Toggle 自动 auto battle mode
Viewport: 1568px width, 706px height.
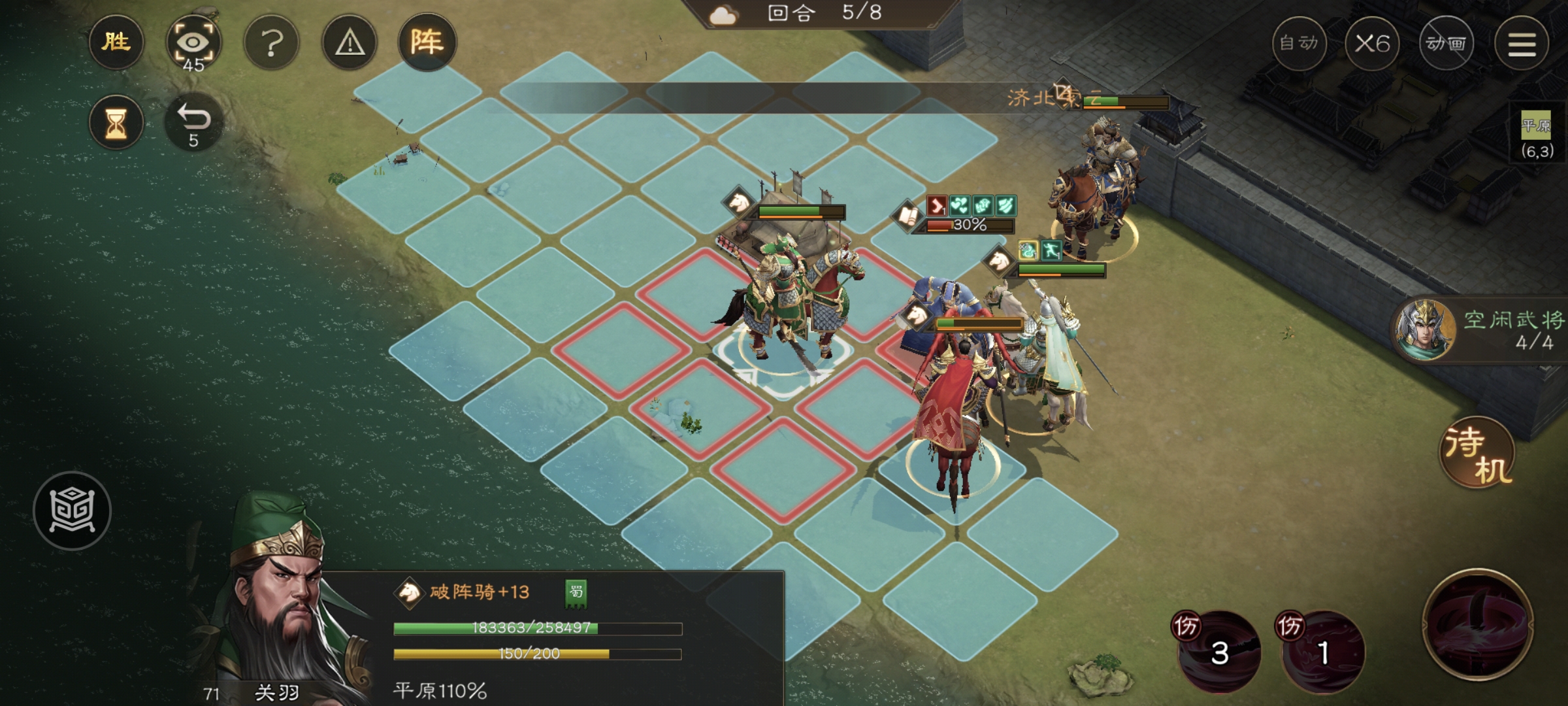pyautogui.click(x=1301, y=42)
